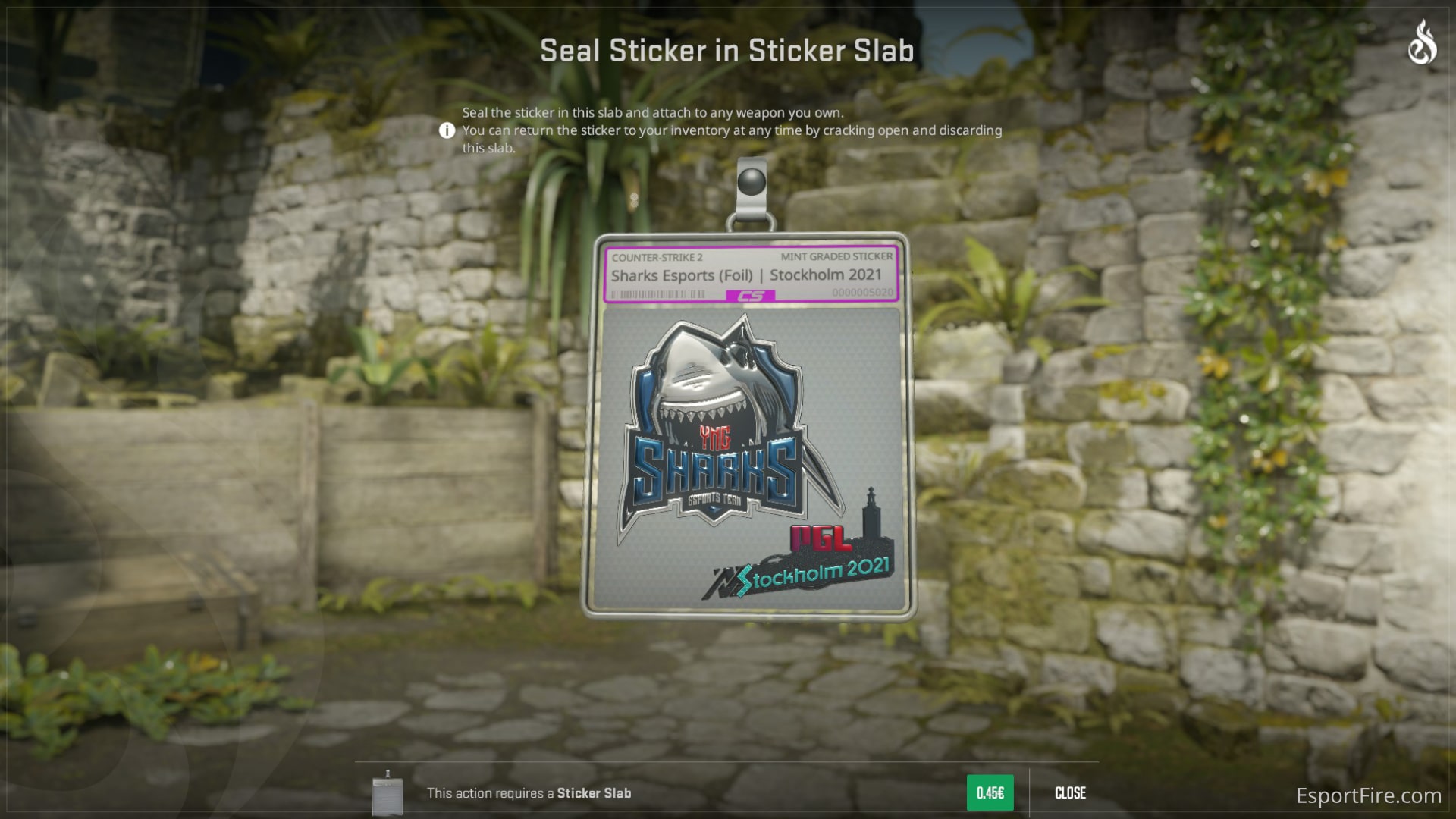Expand the slab description text block
The image size is (1456, 819).
pyautogui.click(x=732, y=130)
